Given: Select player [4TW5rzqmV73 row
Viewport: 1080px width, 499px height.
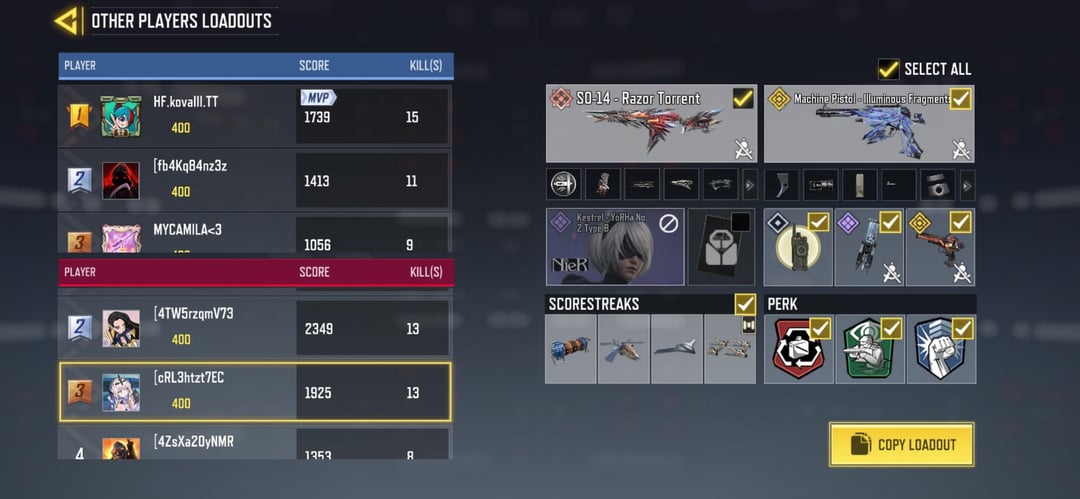Looking at the screenshot, I should coord(255,327).
